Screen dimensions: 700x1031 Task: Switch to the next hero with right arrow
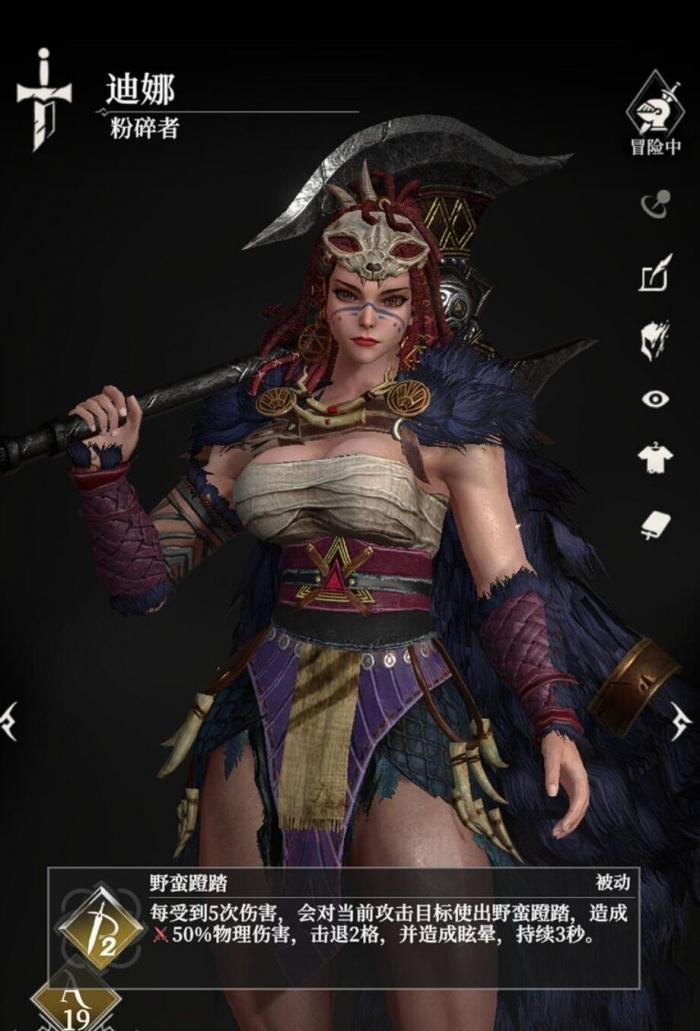pyautogui.click(x=682, y=720)
